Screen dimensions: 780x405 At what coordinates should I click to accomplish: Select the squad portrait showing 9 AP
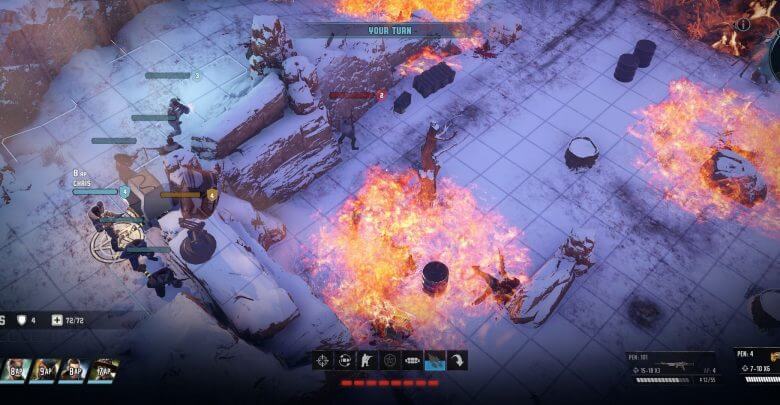tap(44, 371)
